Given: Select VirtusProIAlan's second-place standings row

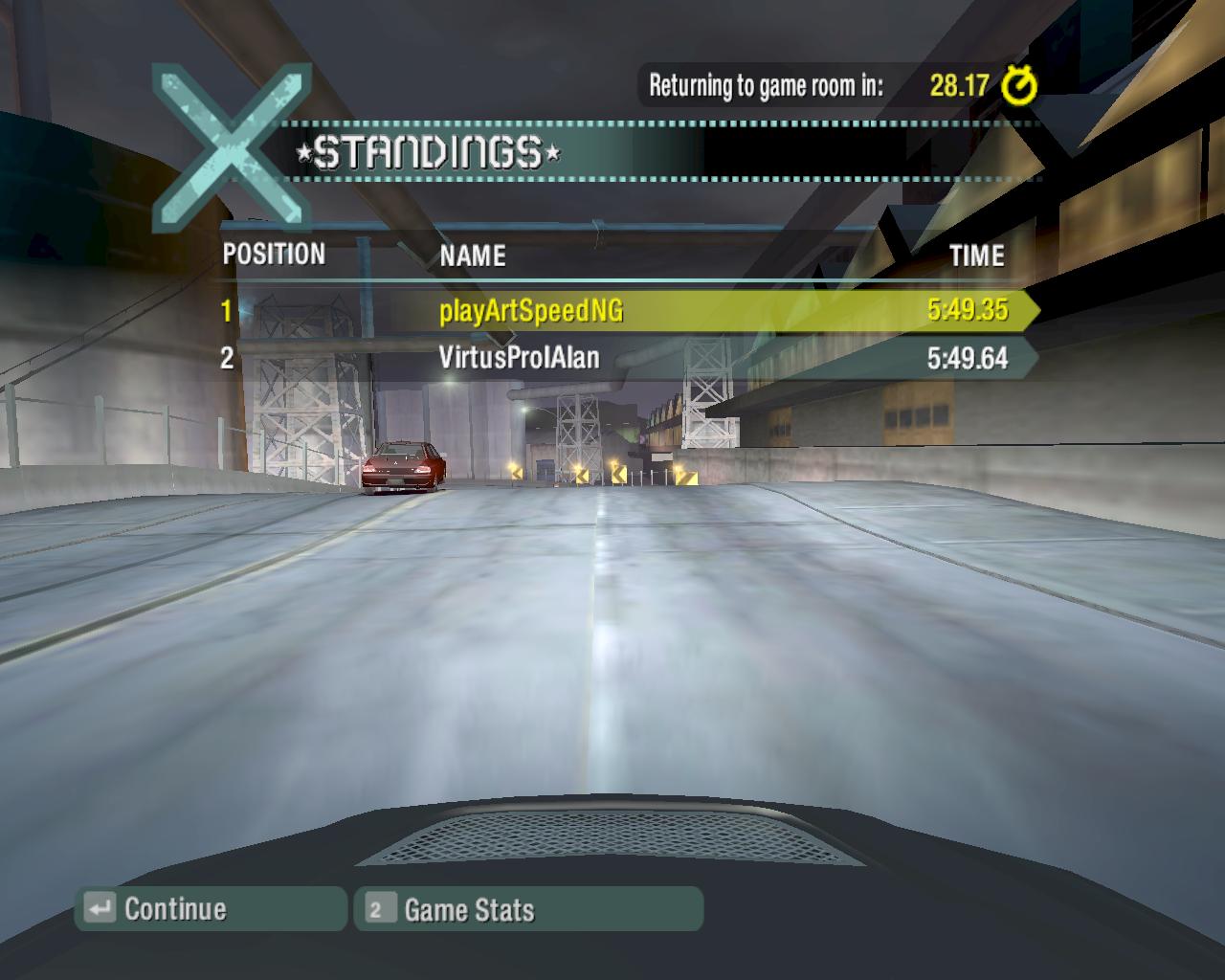Looking at the screenshot, I should pos(622,358).
